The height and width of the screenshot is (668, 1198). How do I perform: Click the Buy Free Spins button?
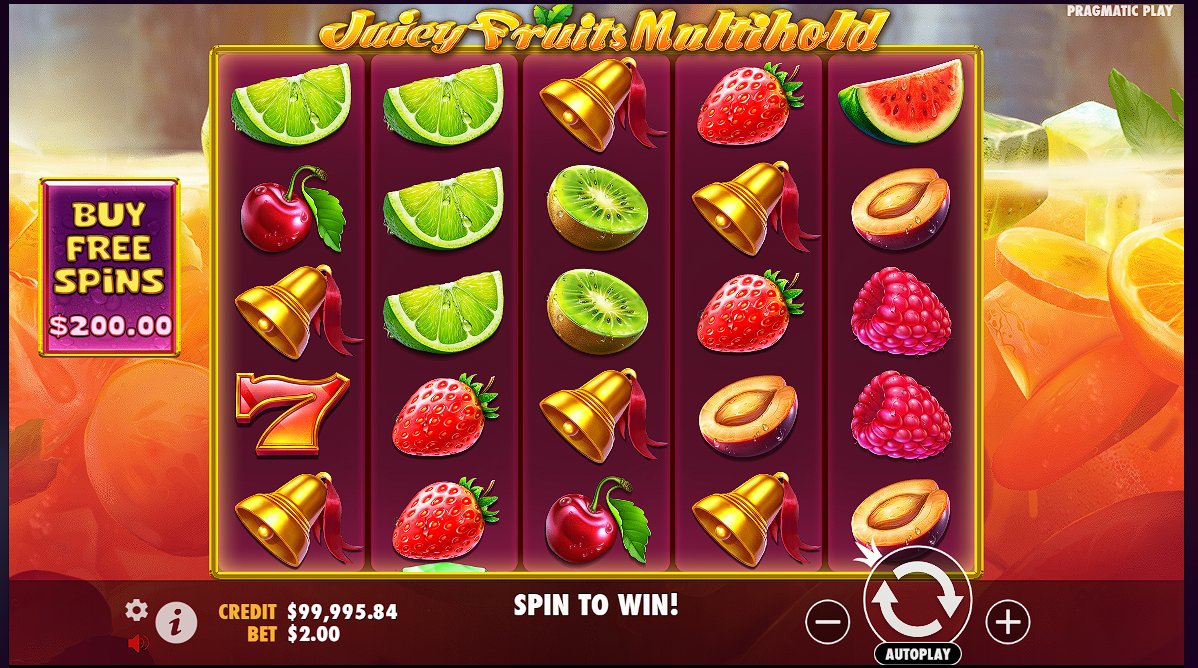[x=109, y=266]
